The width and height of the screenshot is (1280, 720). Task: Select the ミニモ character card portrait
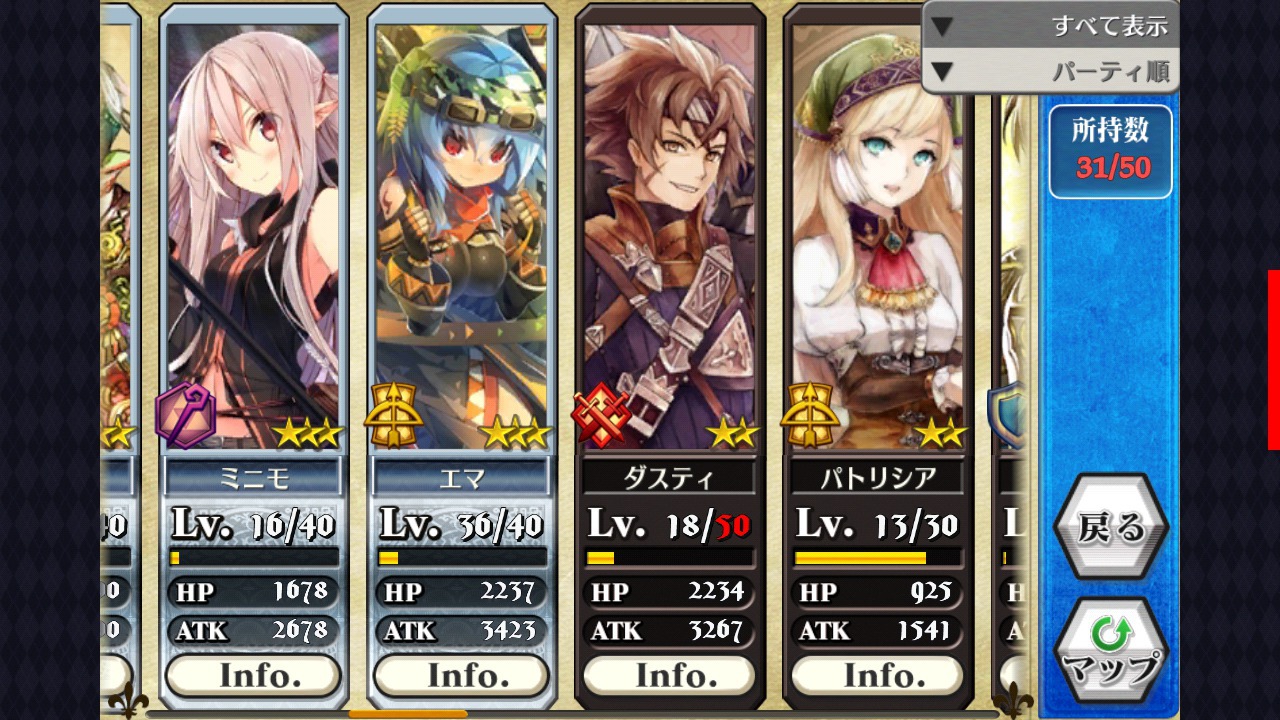pyautogui.click(x=254, y=230)
